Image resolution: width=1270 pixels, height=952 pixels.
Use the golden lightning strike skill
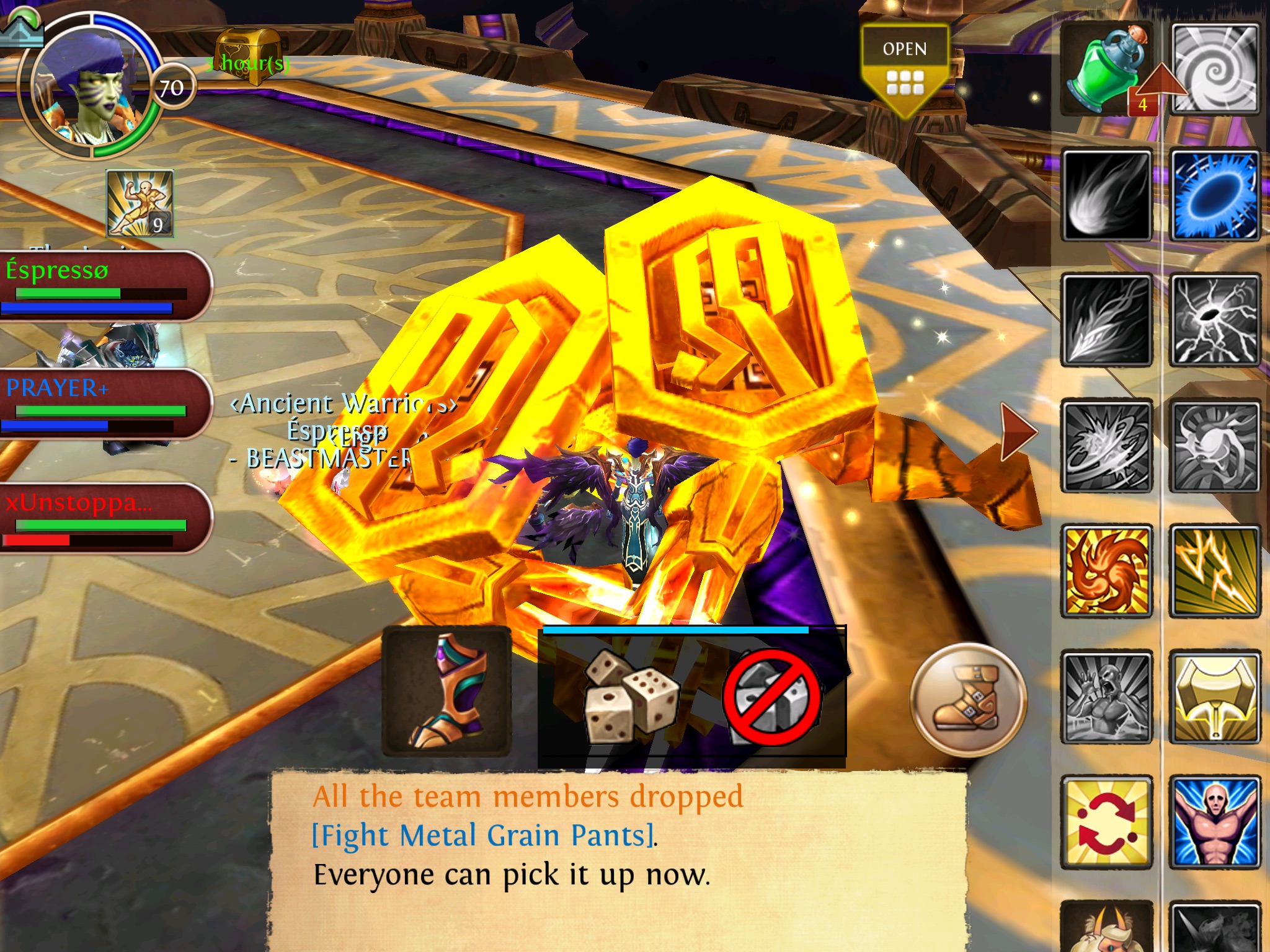pos(1215,571)
